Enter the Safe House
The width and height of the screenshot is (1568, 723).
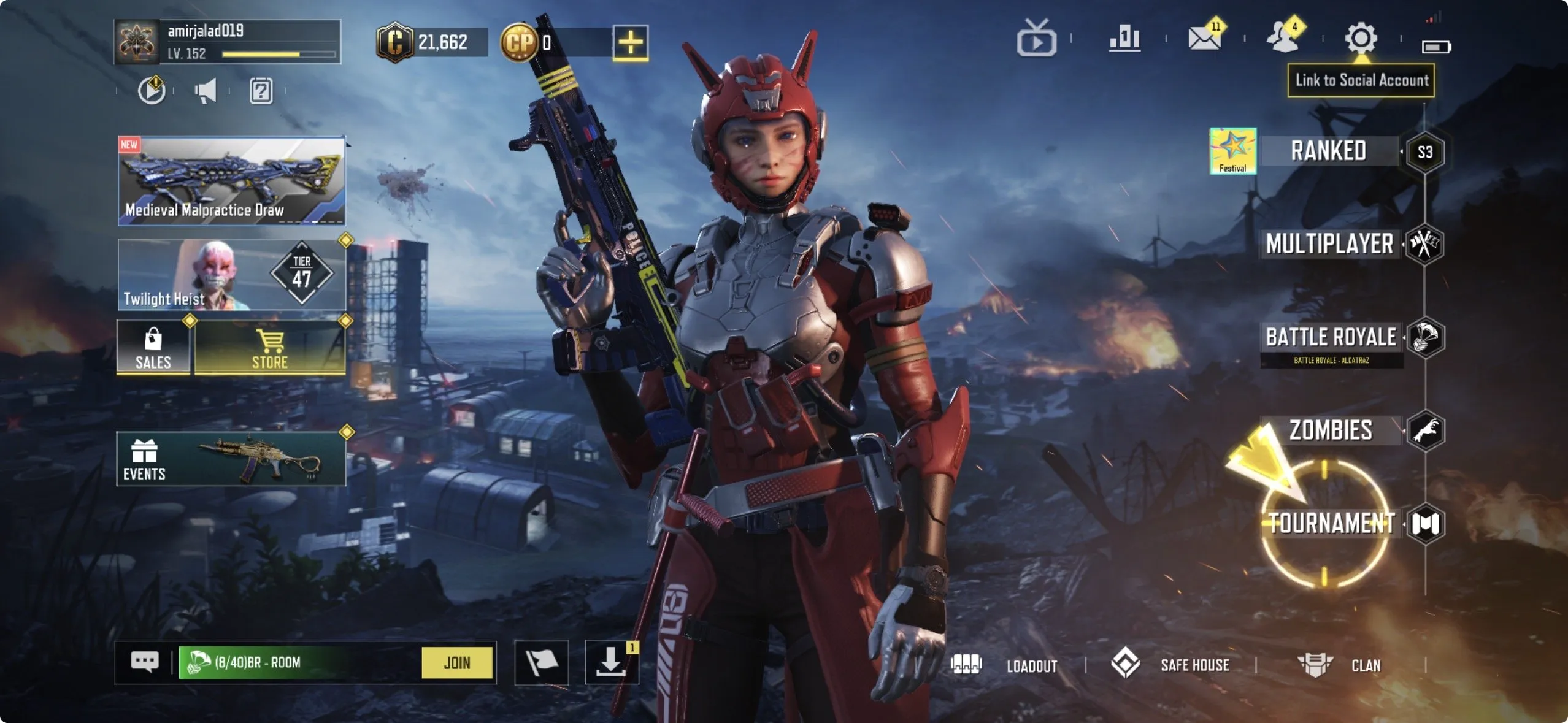[1194, 665]
